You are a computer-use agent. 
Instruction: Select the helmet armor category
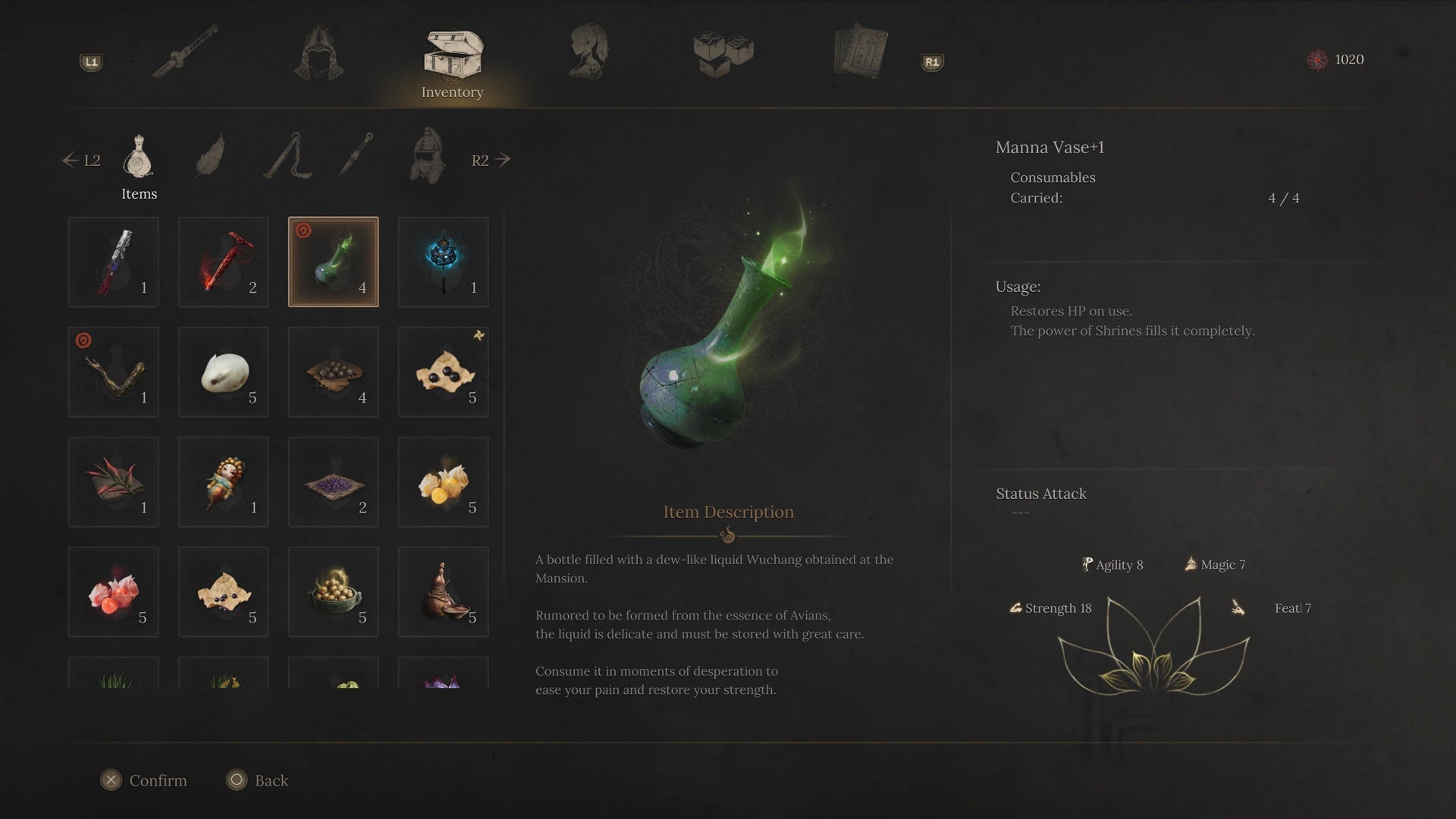pos(427,156)
